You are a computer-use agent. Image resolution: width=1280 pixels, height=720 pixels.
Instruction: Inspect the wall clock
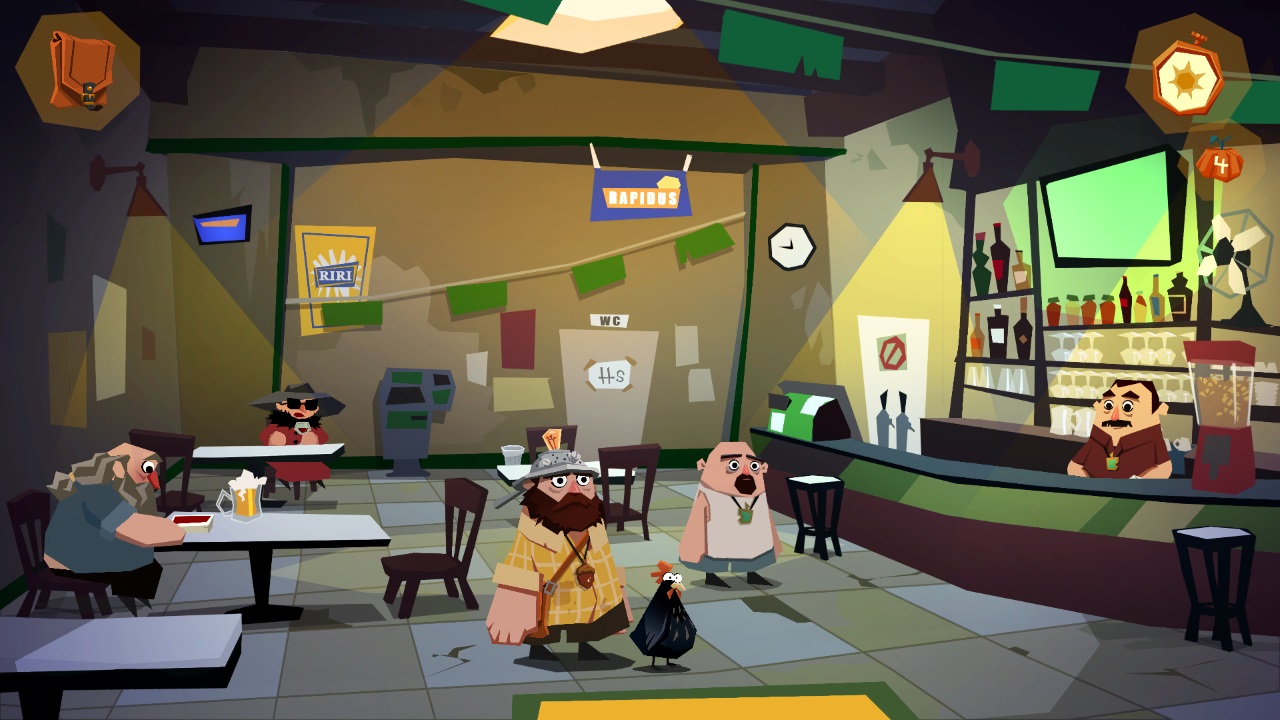click(790, 245)
